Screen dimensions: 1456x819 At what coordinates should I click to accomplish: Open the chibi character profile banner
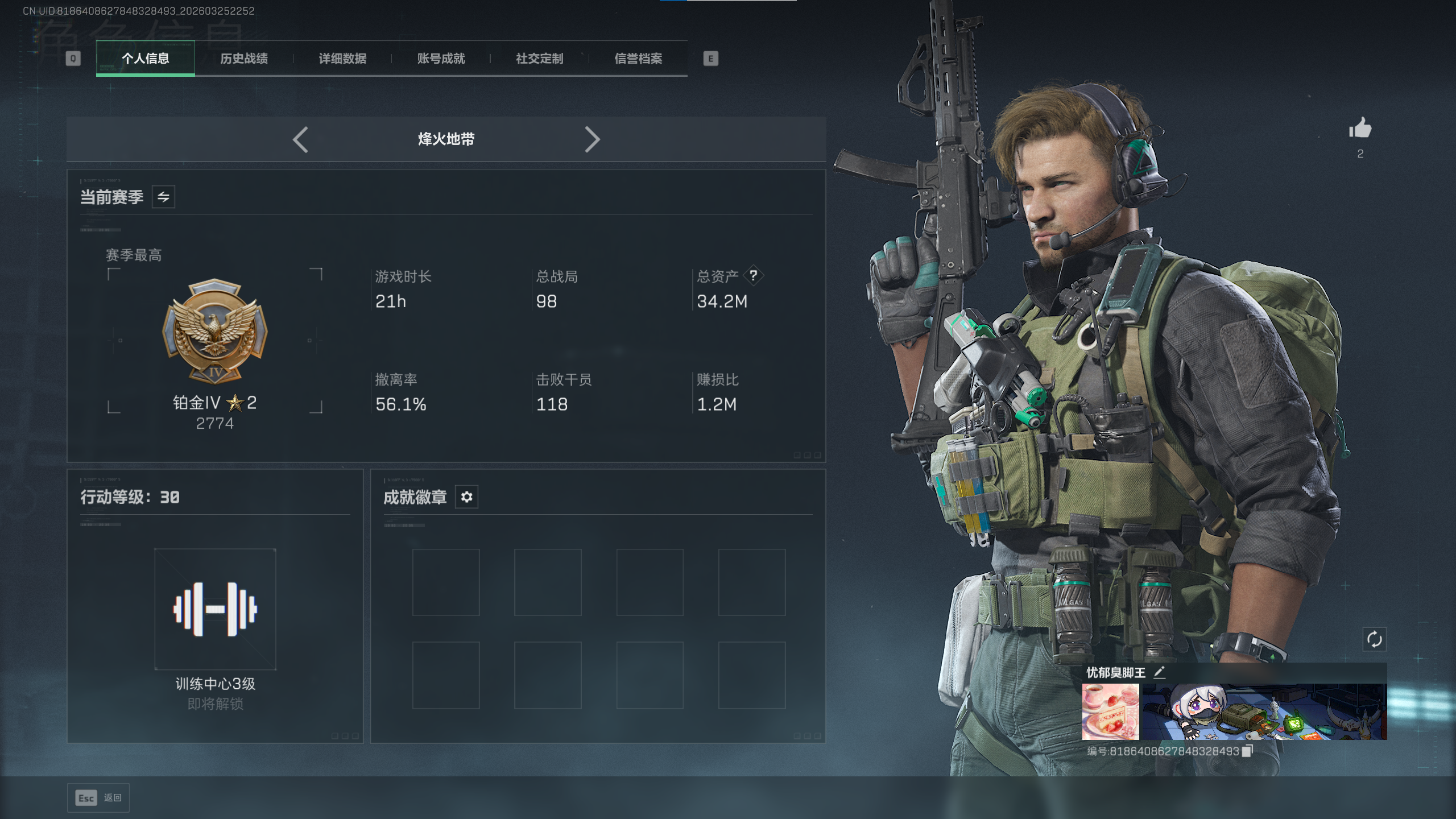point(1264,712)
